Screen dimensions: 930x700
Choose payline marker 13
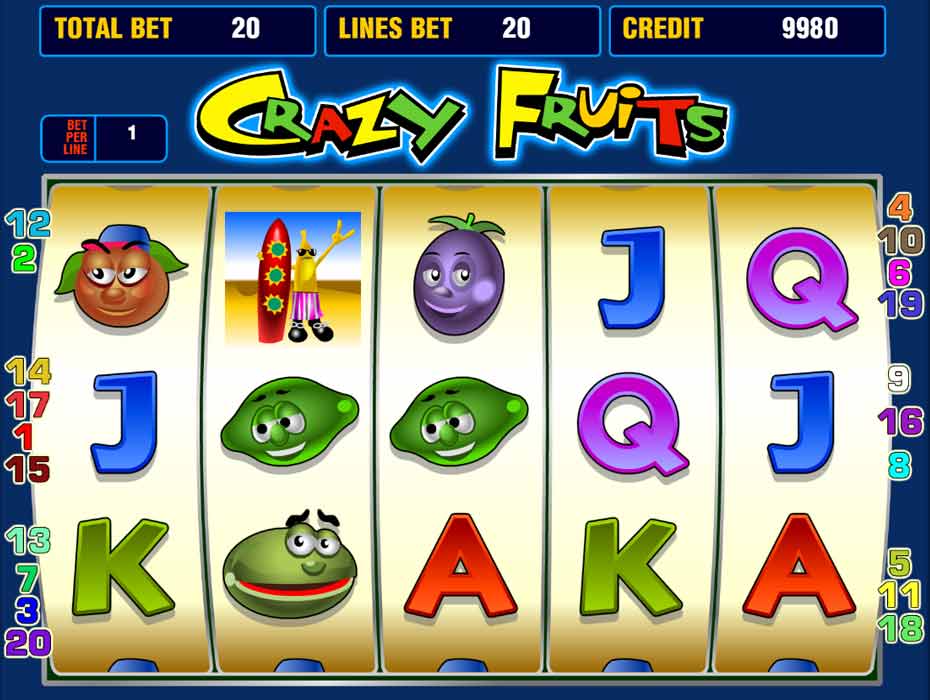pos(27,541)
